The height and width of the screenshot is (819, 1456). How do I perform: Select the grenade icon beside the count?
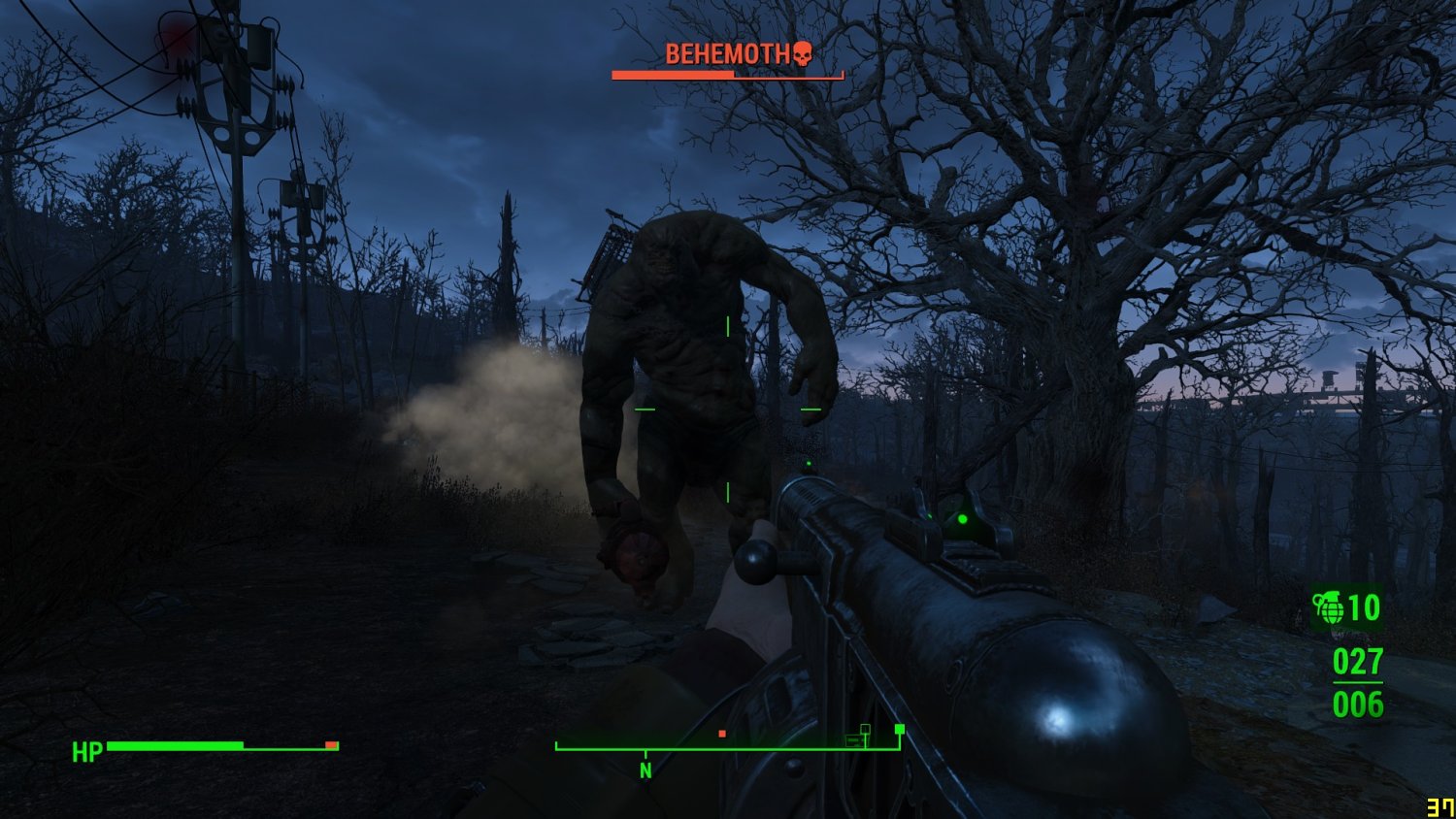click(1328, 608)
